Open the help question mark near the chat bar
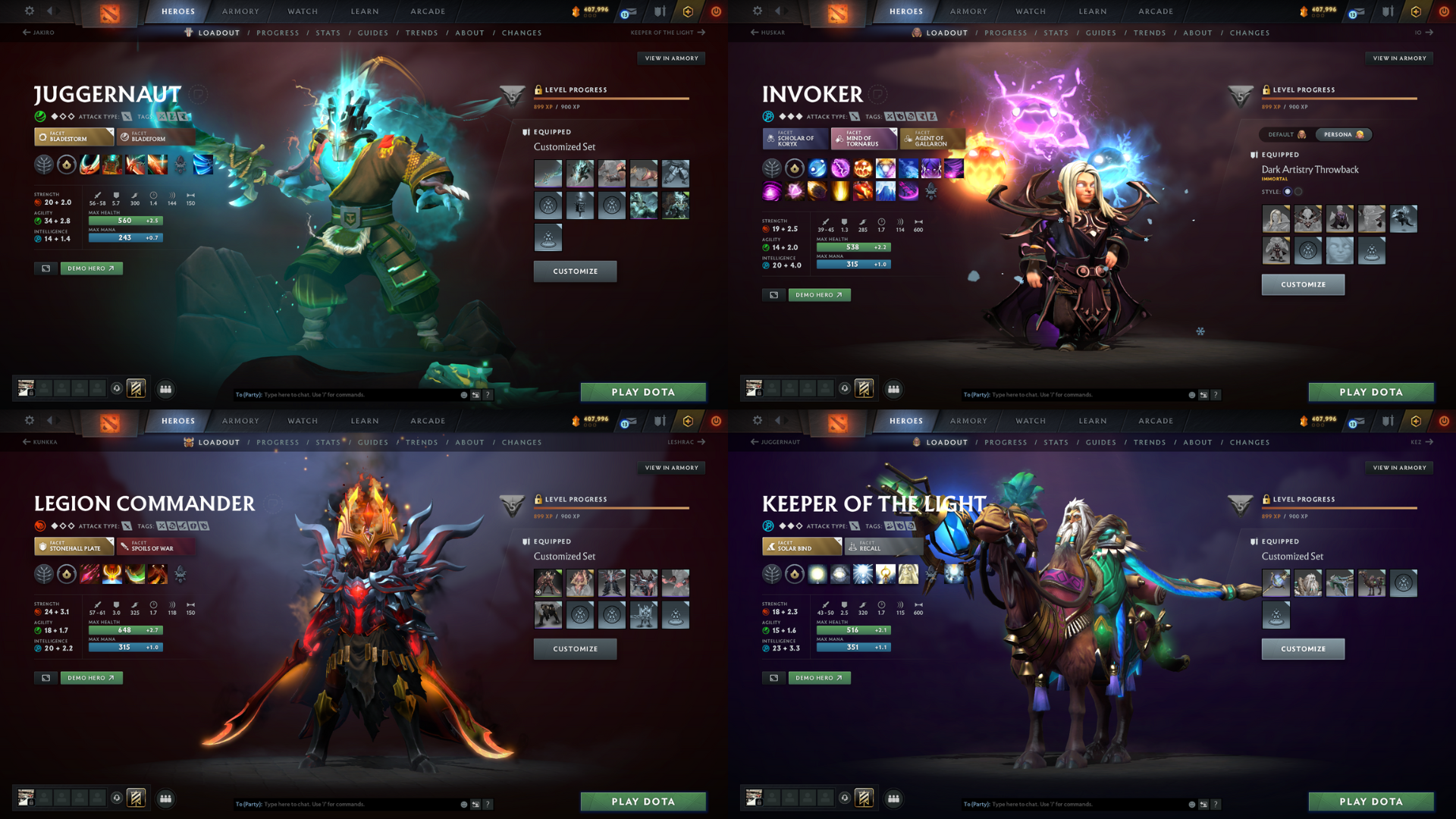 coord(488,394)
